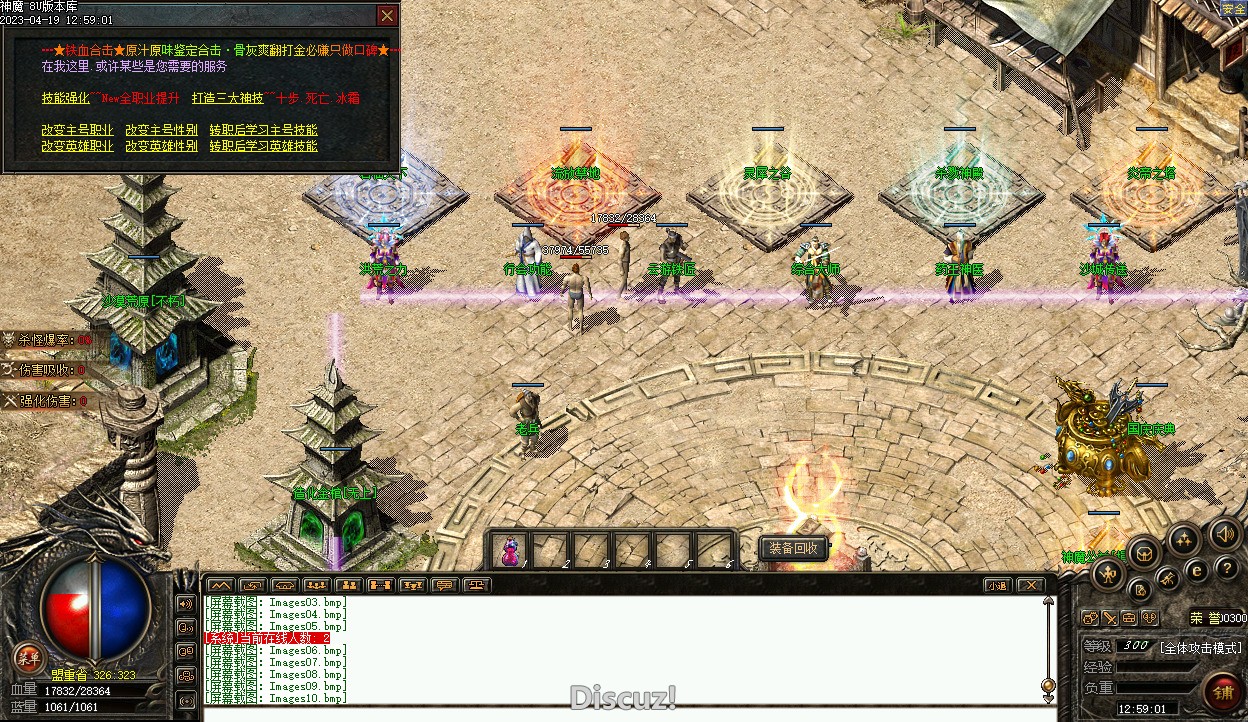Select the 打造三大神技 link
The image size is (1248, 722).
click(228, 99)
